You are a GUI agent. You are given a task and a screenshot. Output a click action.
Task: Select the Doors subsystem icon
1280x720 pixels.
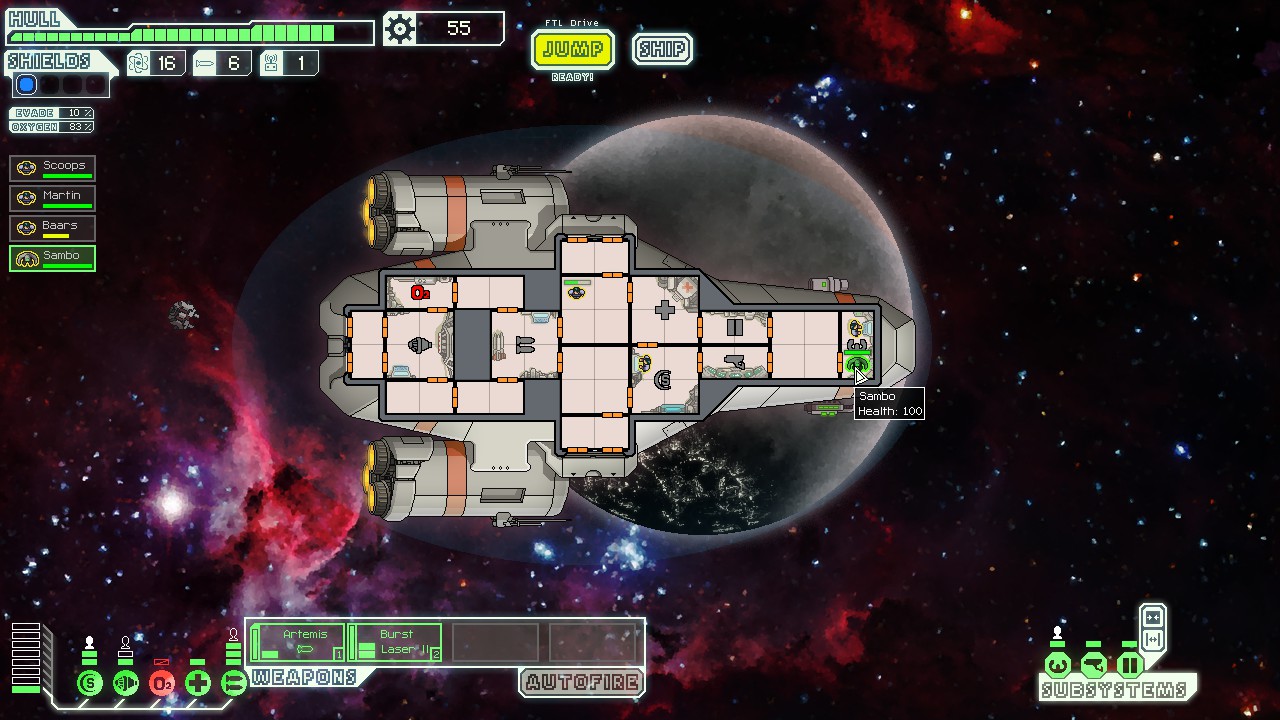[x=1130, y=664]
